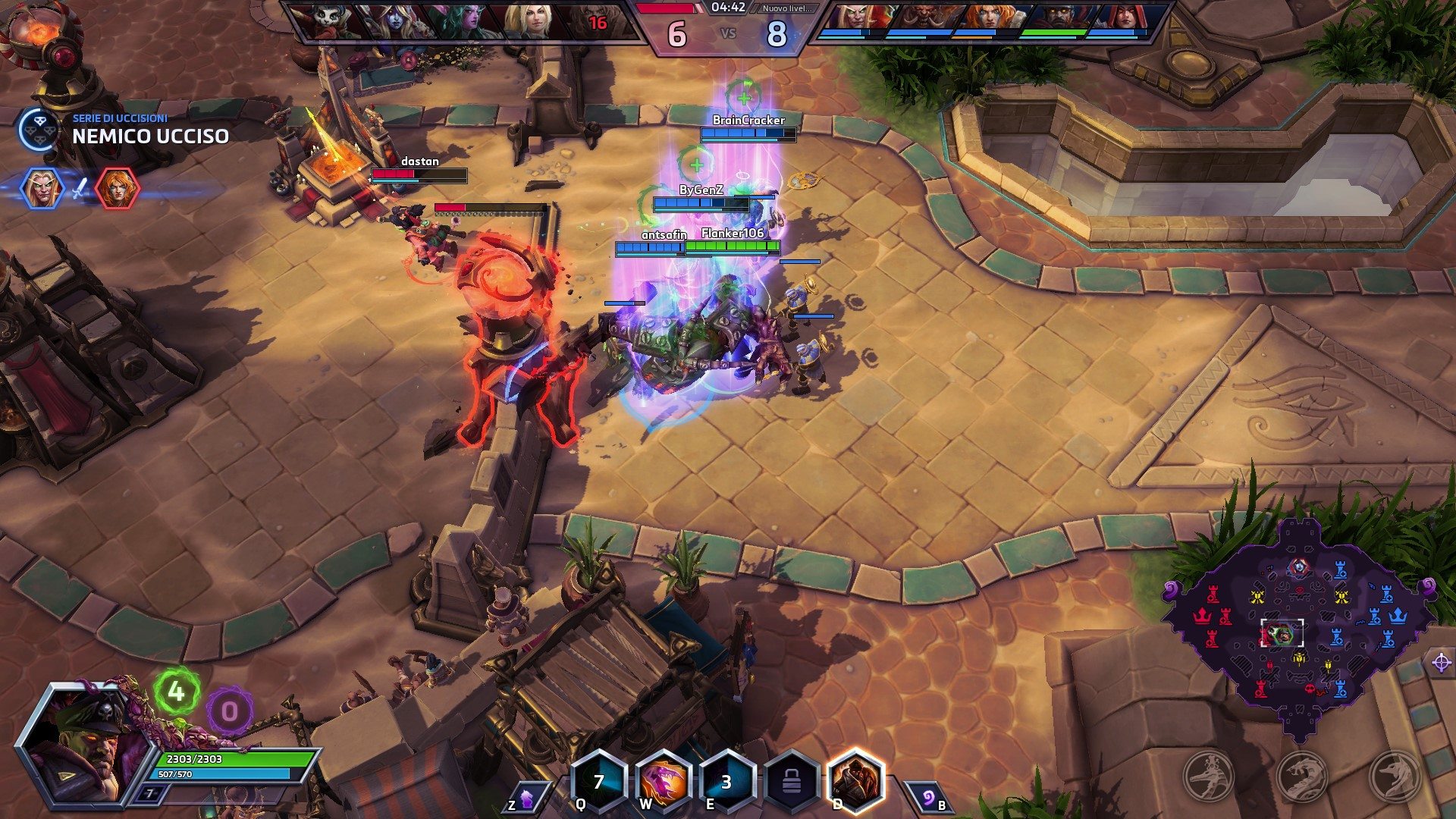The image size is (1456, 819).
Task: Activate the Q ability showing cooldown 7
Action: pos(598,781)
